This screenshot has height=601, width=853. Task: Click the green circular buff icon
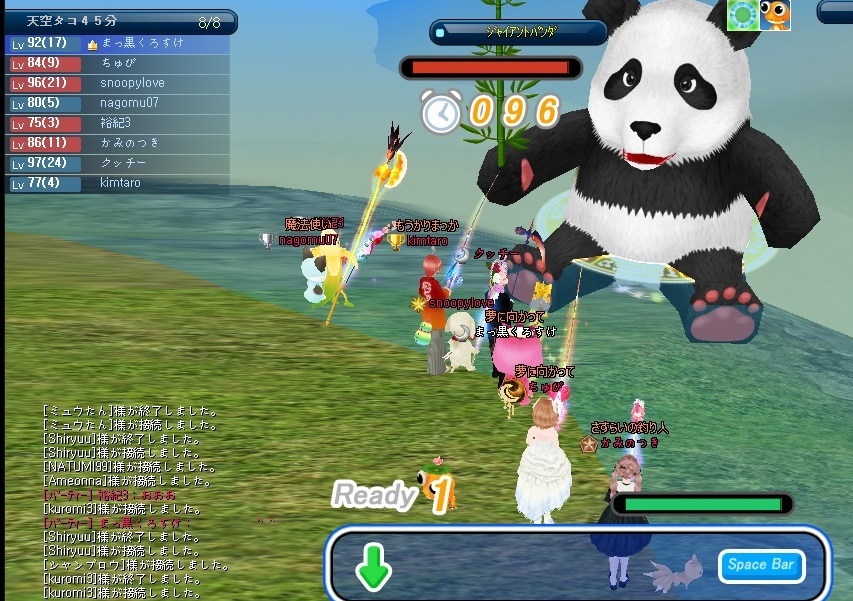tap(743, 15)
